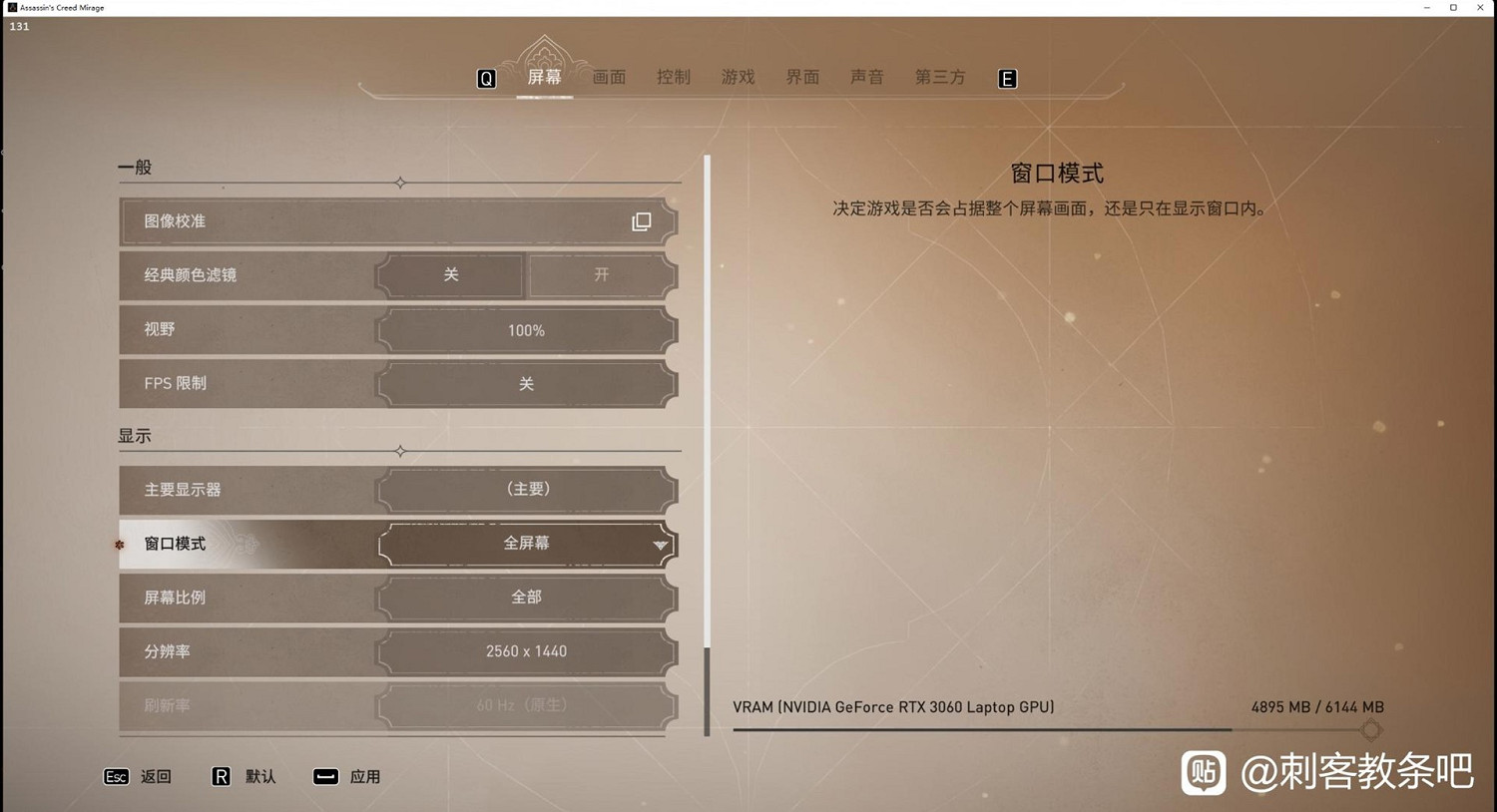Switch to the 画面 tab
Image resolution: width=1497 pixels, height=812 pixels.
[609, 77]
